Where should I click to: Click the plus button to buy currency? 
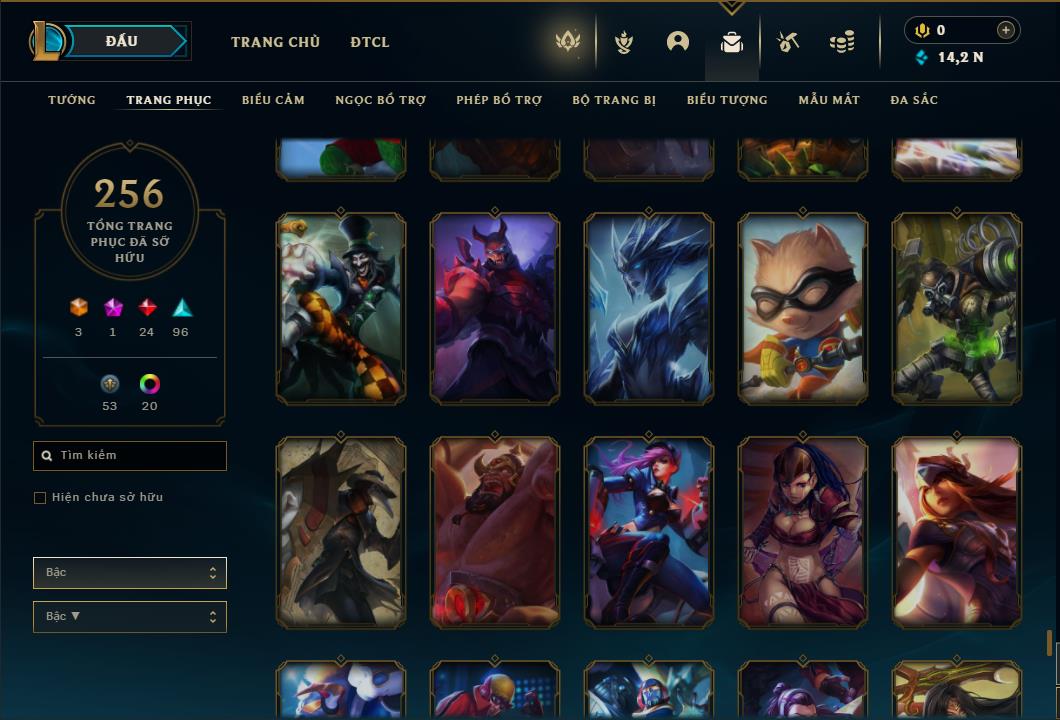point(1005,30)
